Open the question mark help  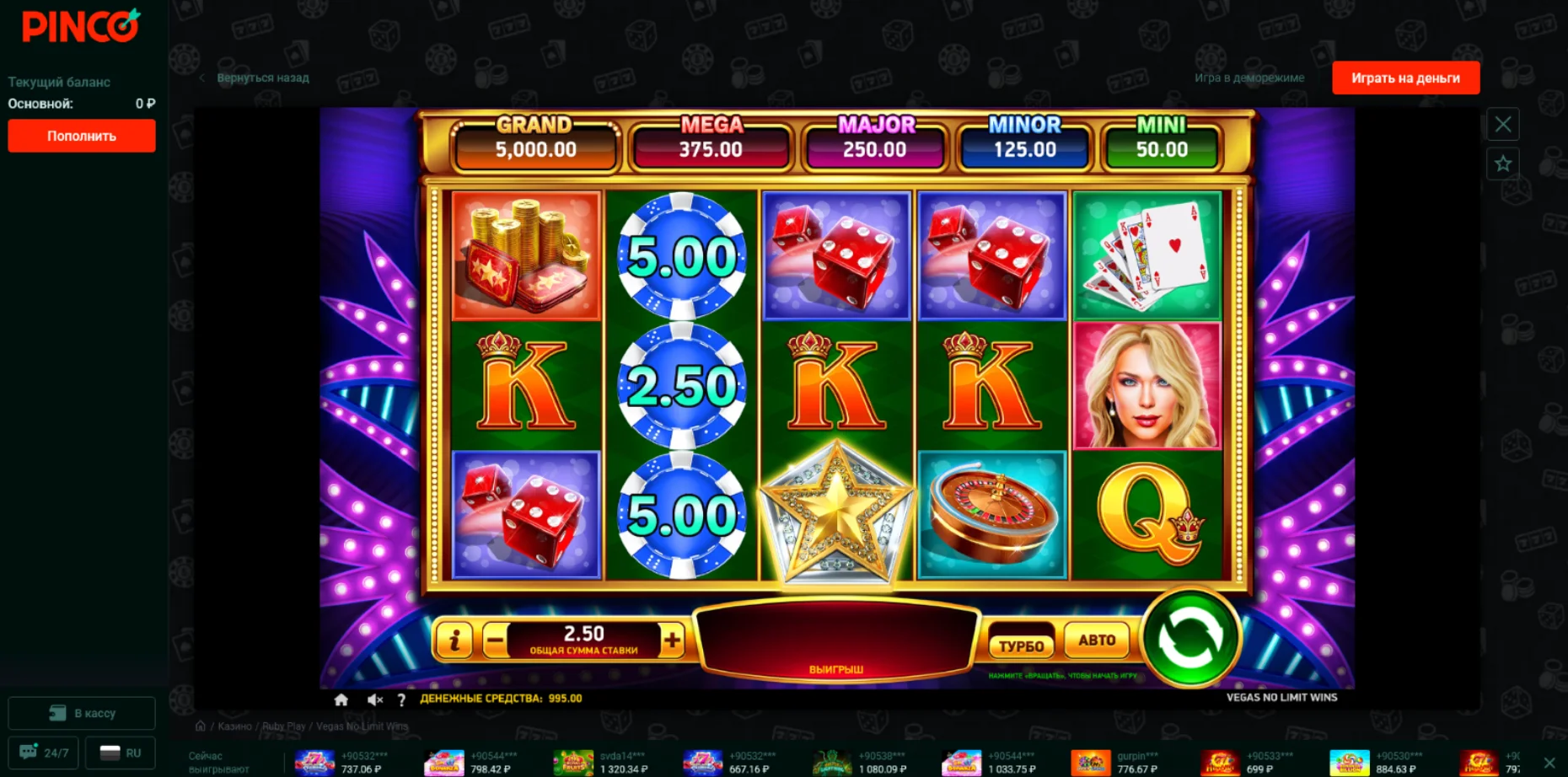pyautogui.click(x=401, y=699)
